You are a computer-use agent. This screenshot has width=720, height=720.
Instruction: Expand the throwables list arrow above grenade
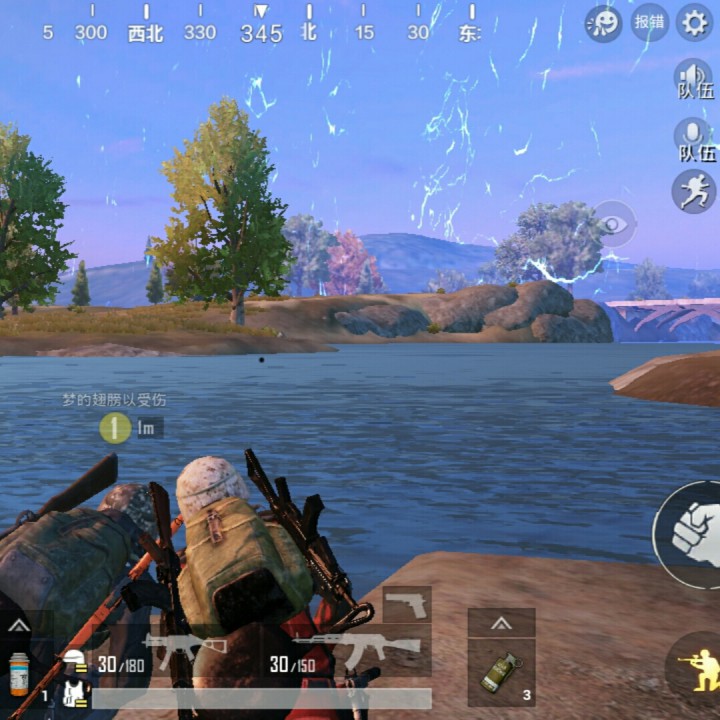coord(501,623)
